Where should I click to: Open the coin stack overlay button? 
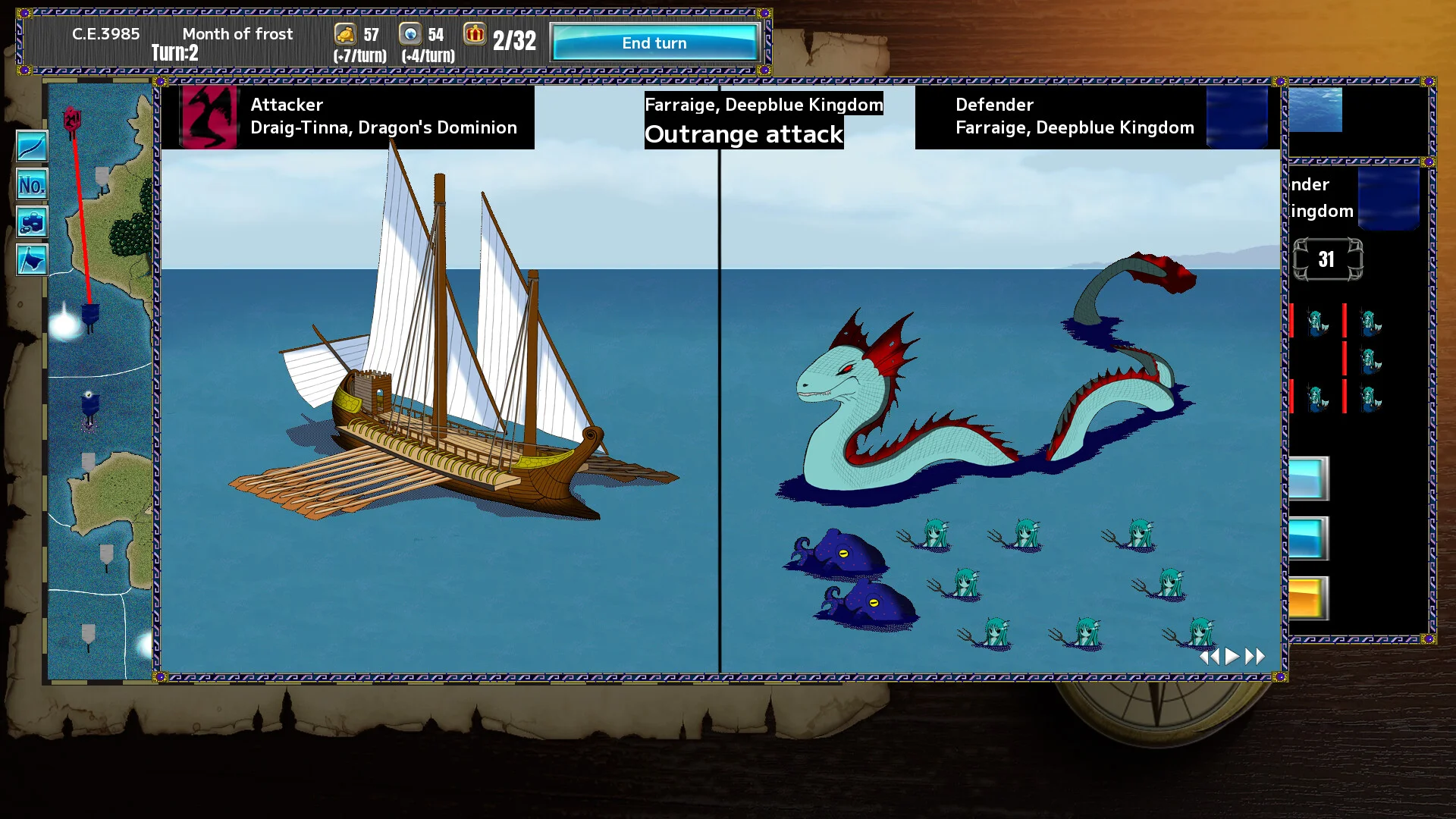point(32,222)
